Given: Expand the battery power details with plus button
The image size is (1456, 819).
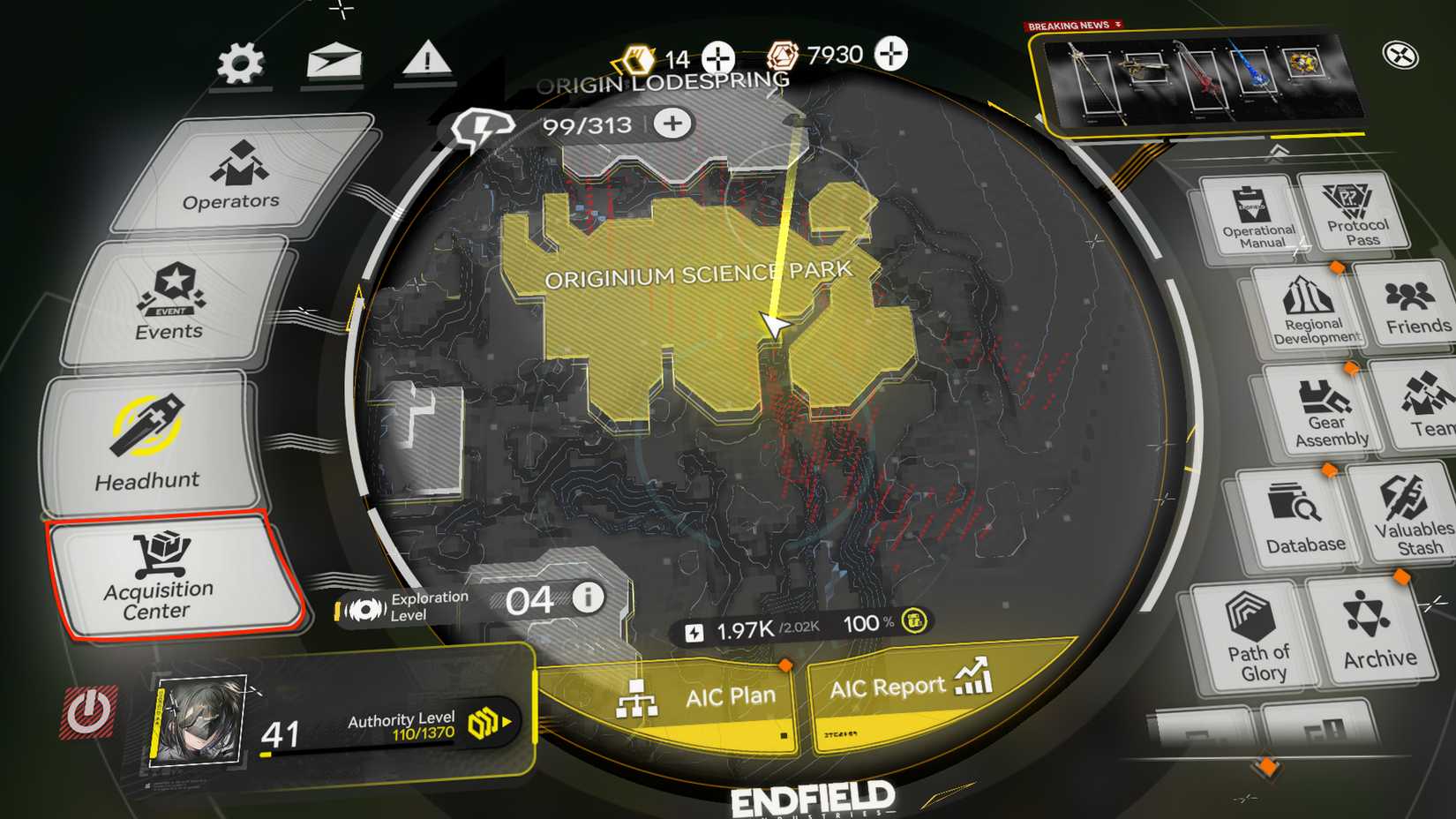Looking at the screenshot, I should click(671, 124).
